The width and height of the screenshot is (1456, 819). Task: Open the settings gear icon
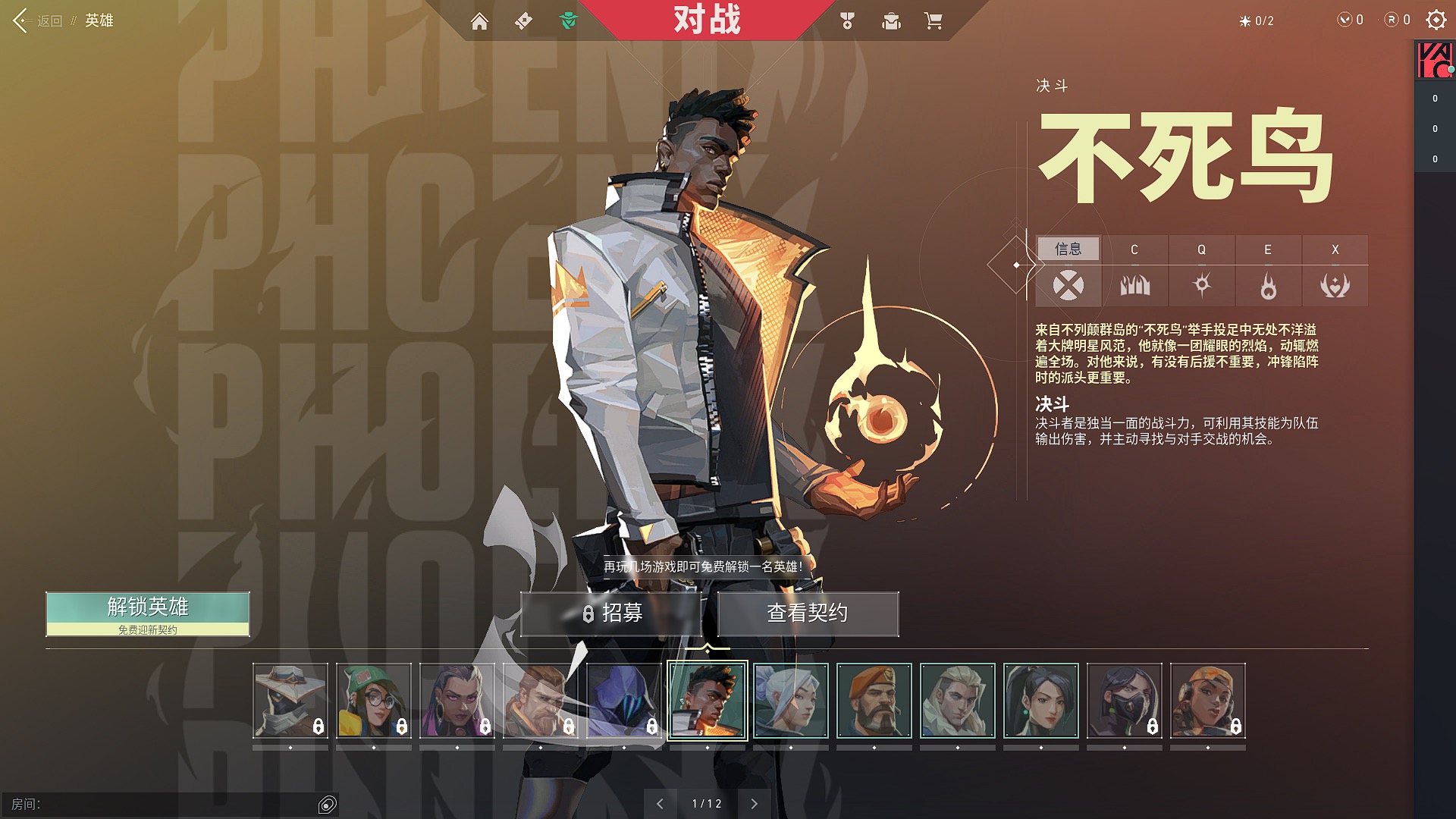coord(1436,20)
